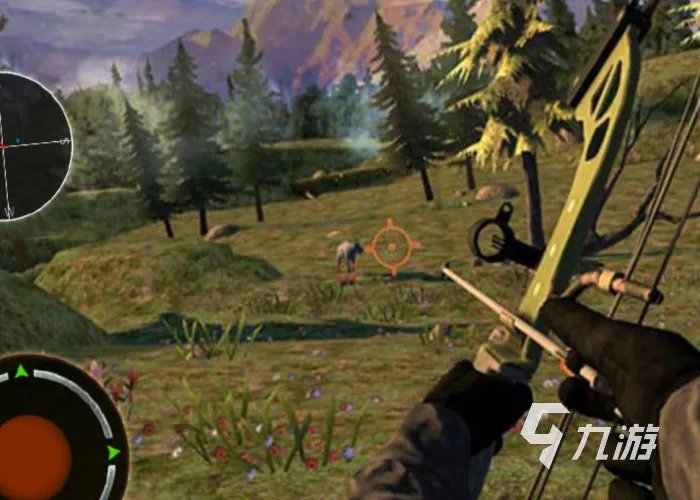Open the circular compass minimap
This screenshot has width=700, height=500.
point(28,146)
